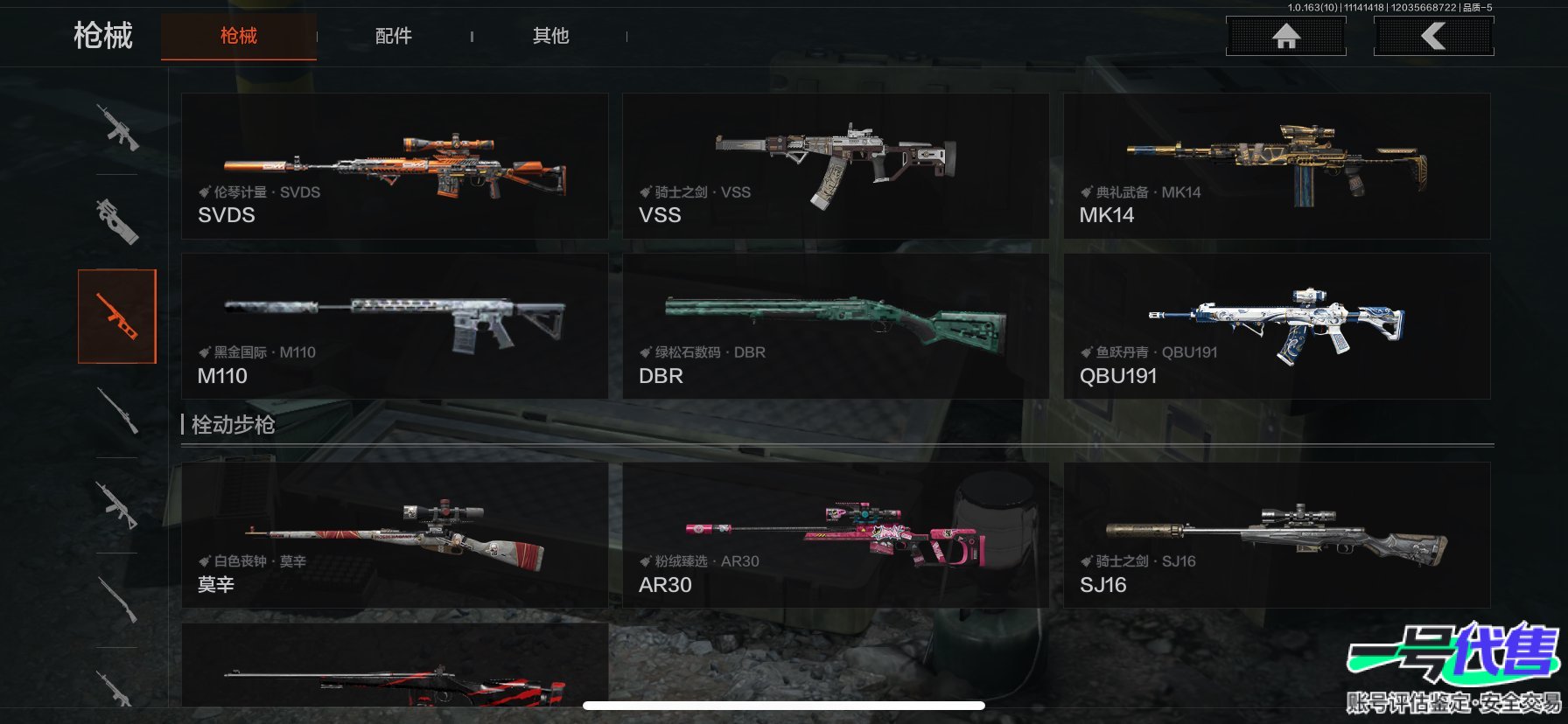Switch to the 枪械 tab
This screenshot has width=1568, height=724.
238,36
